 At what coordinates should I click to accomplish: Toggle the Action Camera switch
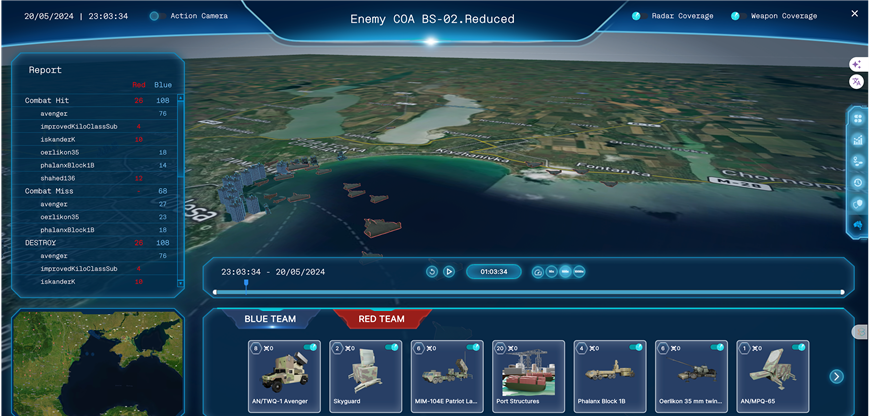(x=155, y=16)
